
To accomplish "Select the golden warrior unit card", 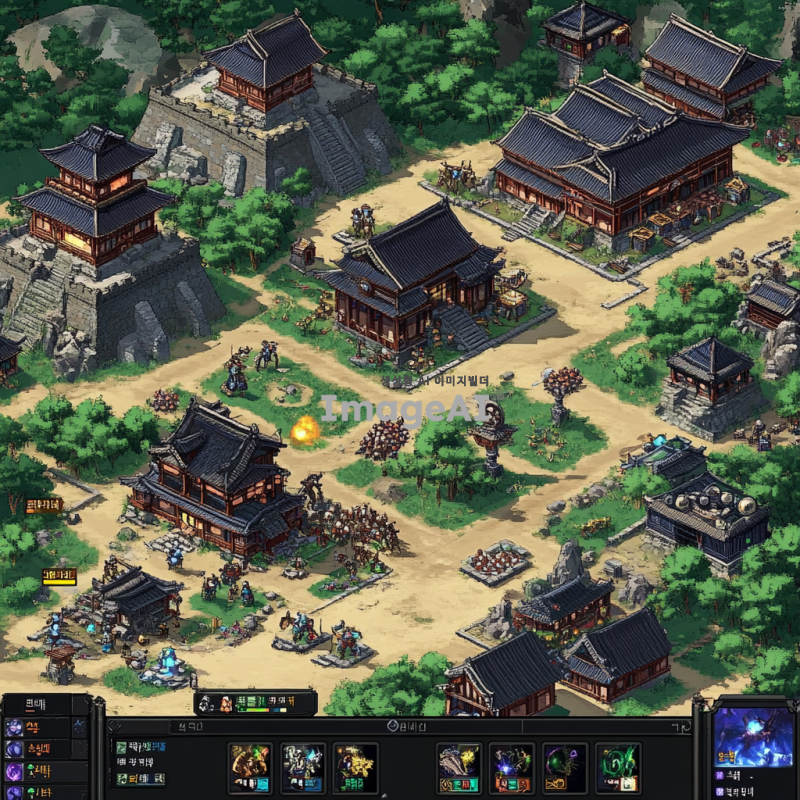I will (250, 767).
